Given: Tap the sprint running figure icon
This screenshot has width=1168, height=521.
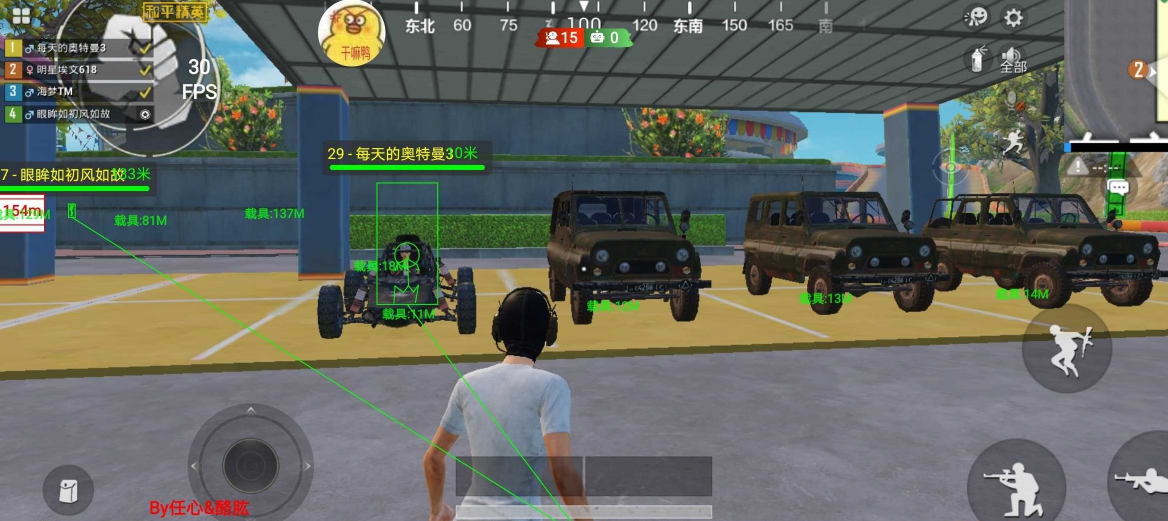Looking at the screenshot, I should [1012, 141].
